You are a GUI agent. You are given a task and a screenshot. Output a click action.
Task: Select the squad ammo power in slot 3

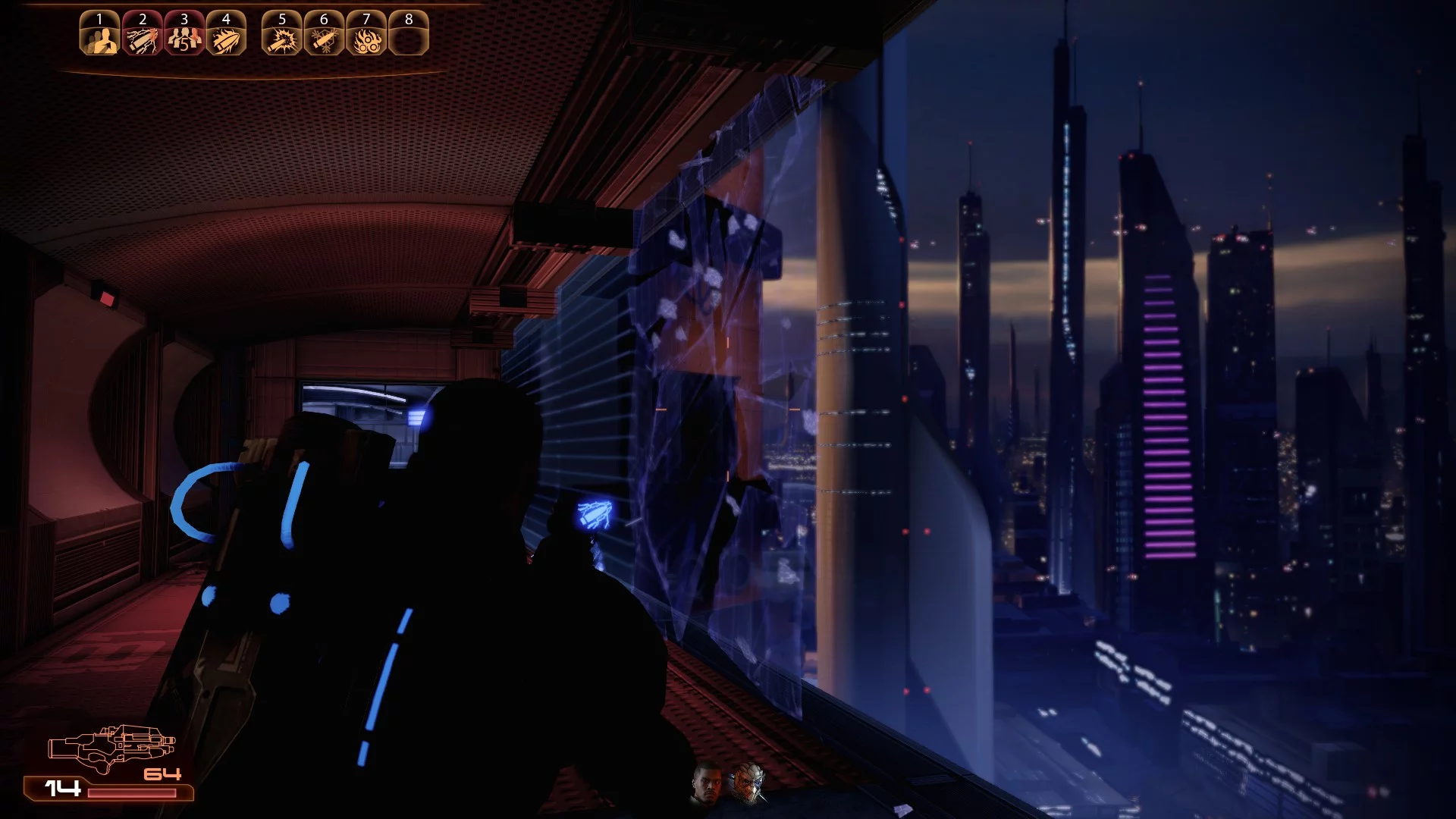point(184,33)
